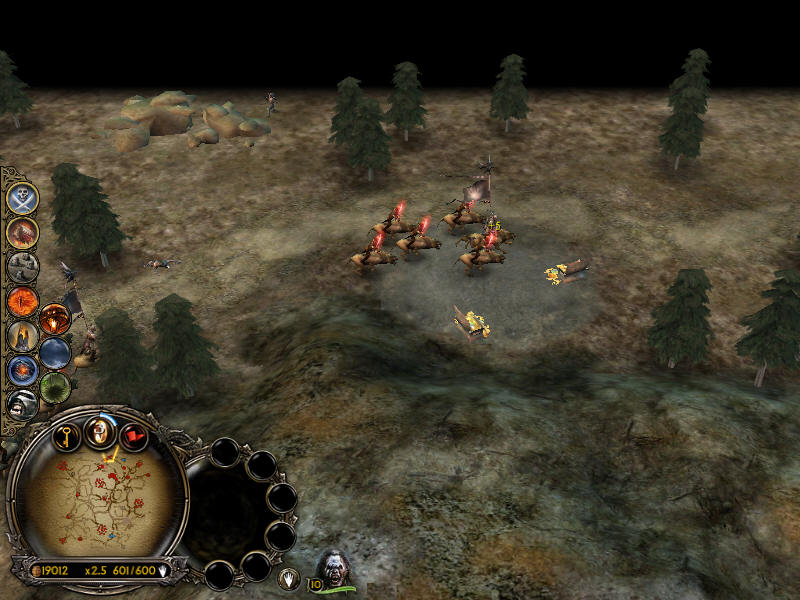Activate the dark storm clouds power
800x600 pixels.
click(55, 353)
